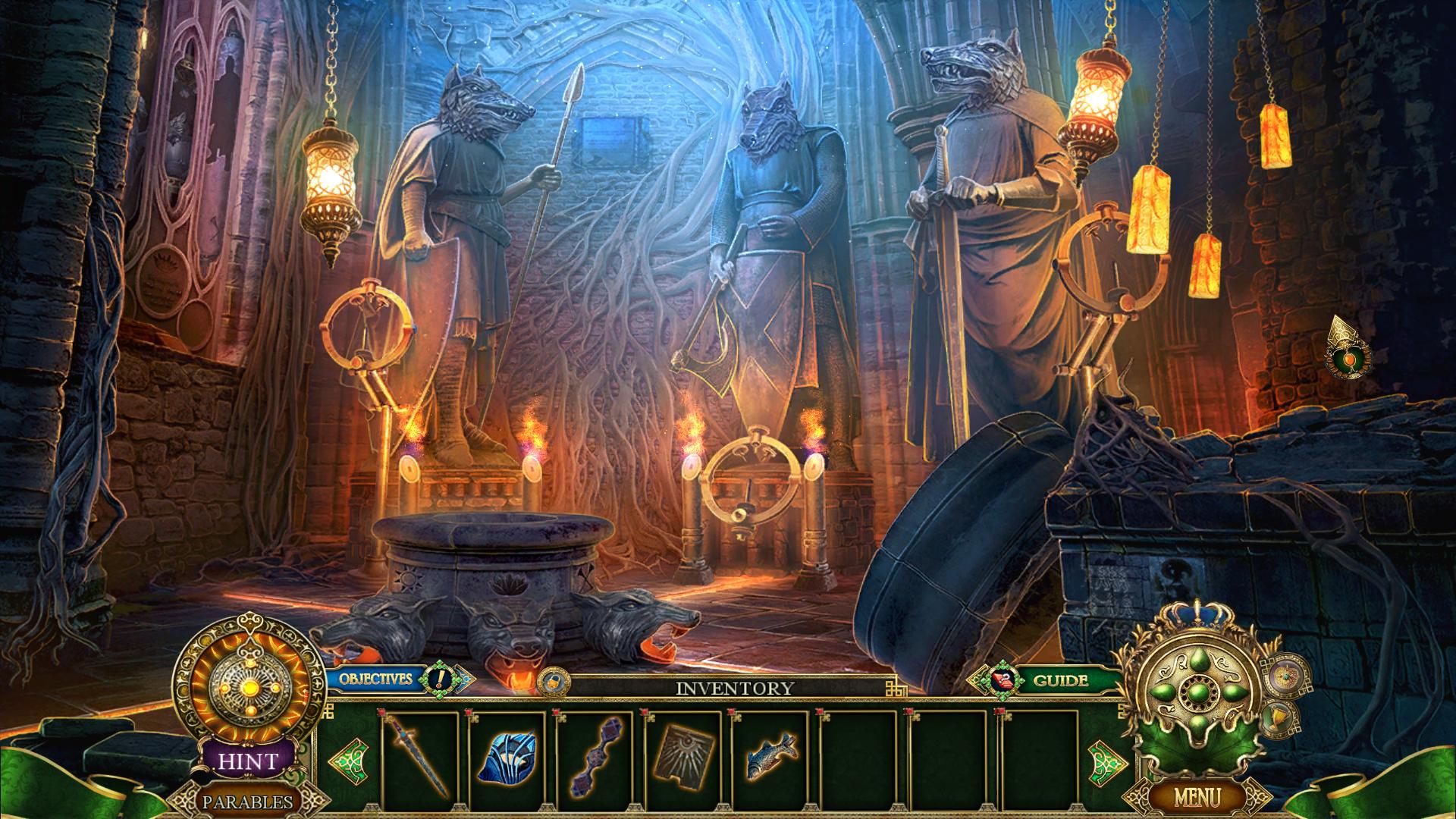Viewport: 1456px width, 819px height.
Task: Open the game Menu
Action: pos(1197,797)
